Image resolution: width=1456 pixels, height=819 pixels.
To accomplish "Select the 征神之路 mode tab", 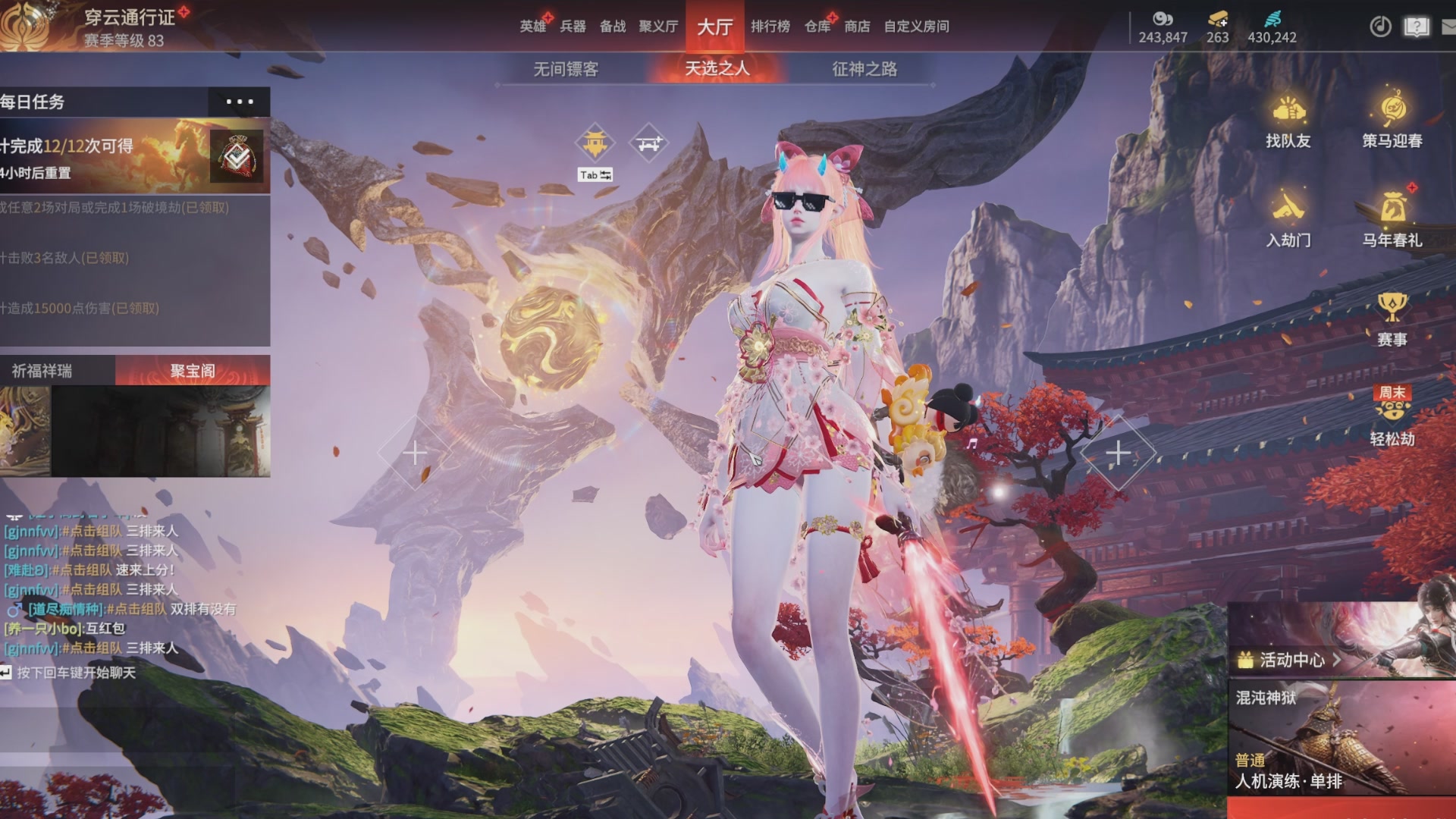I will click(x=864, y=69).
